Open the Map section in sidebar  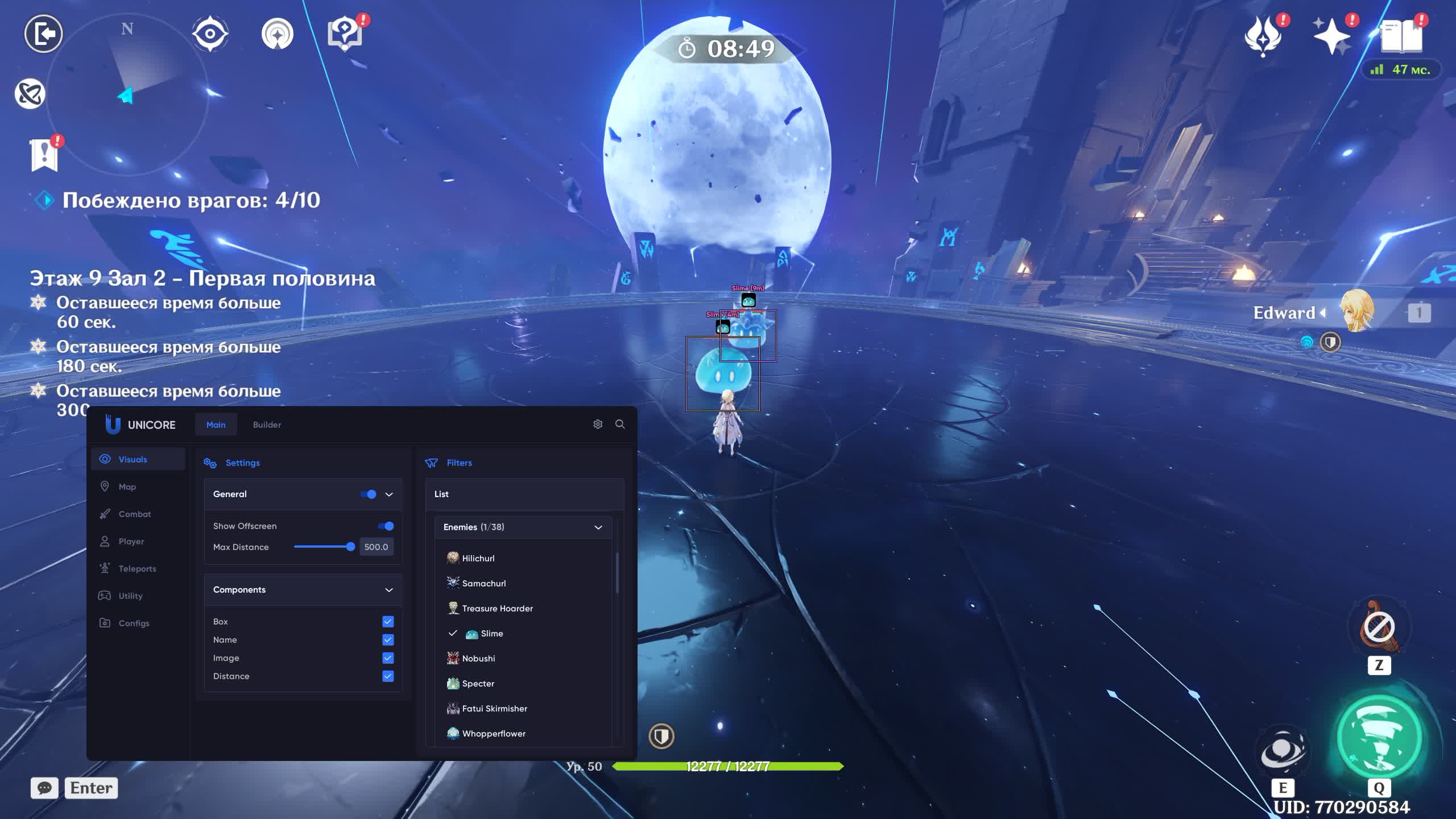point(127,487)
